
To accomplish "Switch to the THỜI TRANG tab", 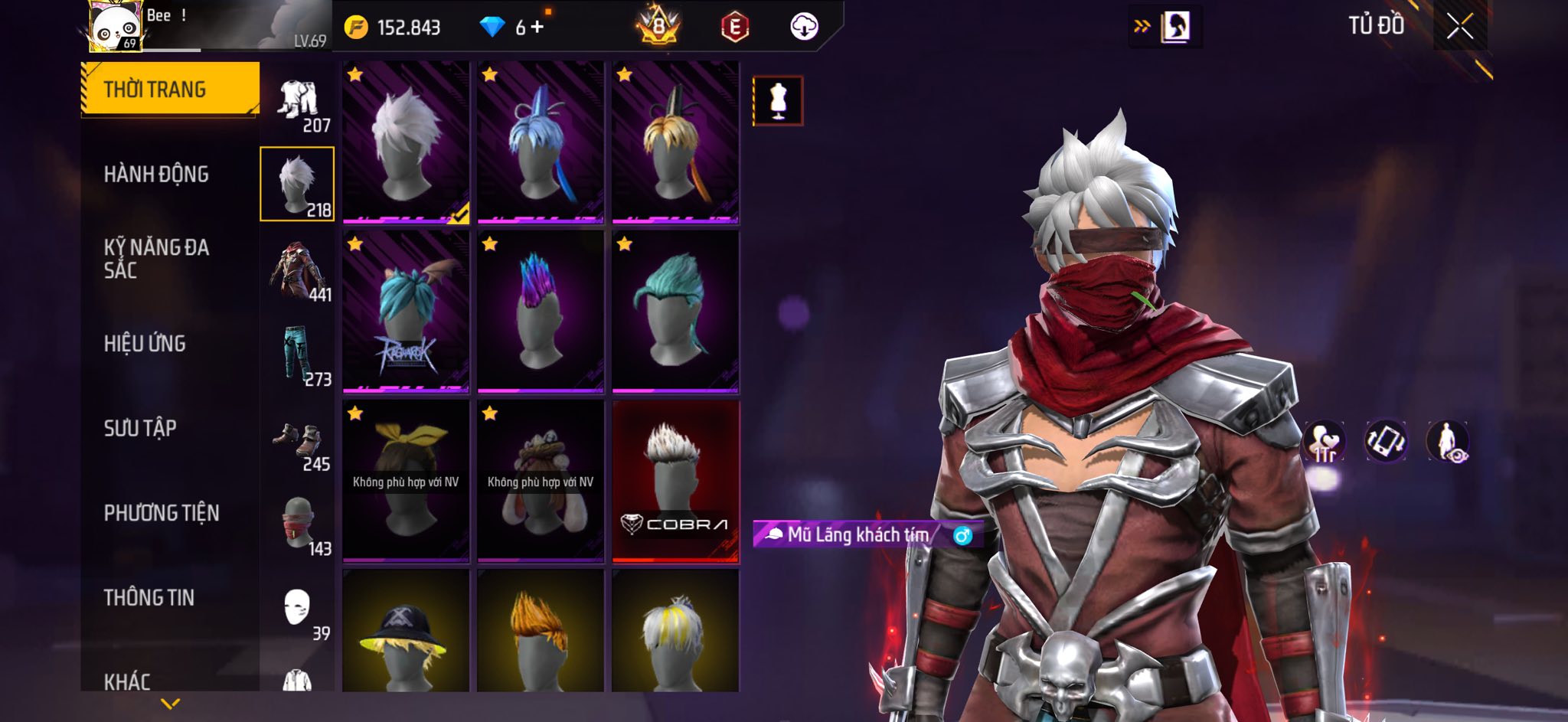I will (170, 89).
